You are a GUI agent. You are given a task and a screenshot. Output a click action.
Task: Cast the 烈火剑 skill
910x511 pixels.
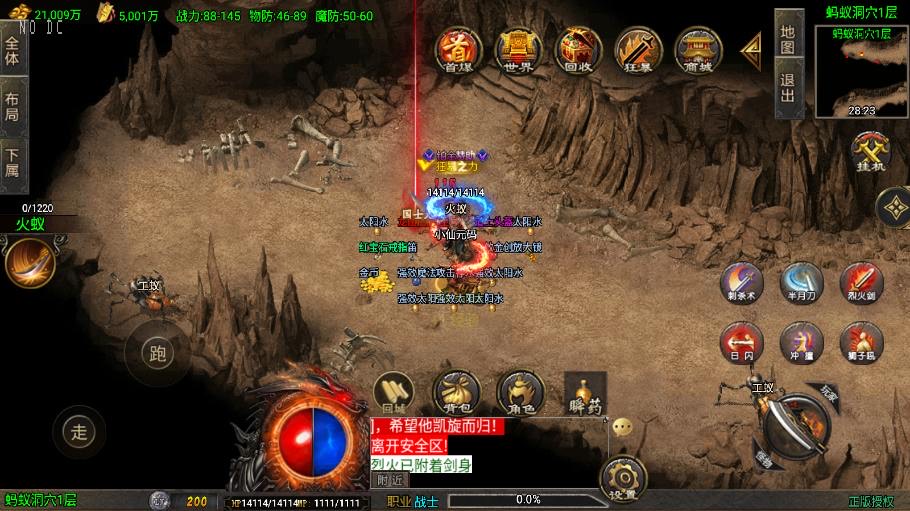pyautogui.click(x=861, y=283)
